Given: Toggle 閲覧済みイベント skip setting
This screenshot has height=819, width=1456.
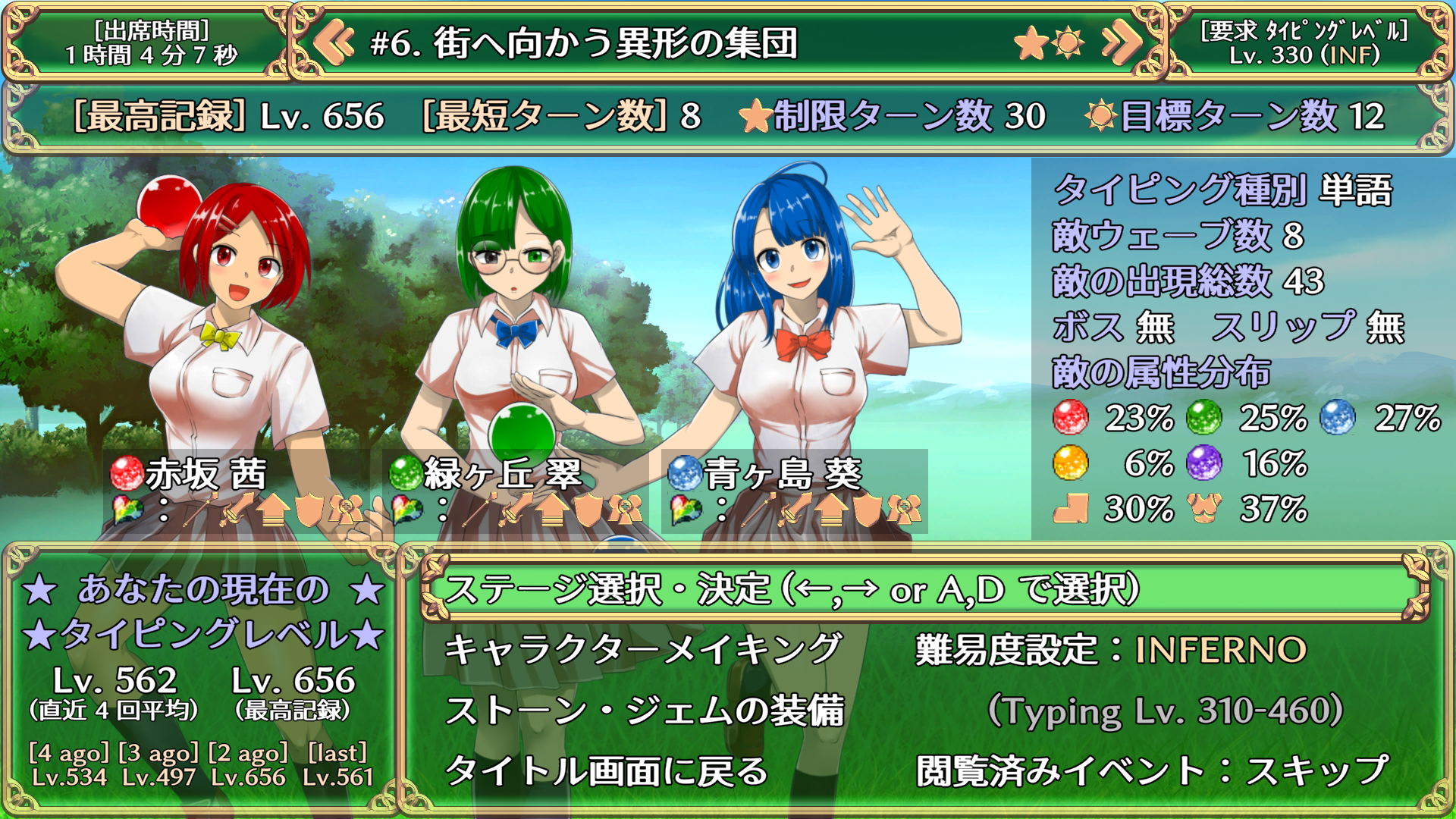Looking at the screenshot, I should [1153, 771].
